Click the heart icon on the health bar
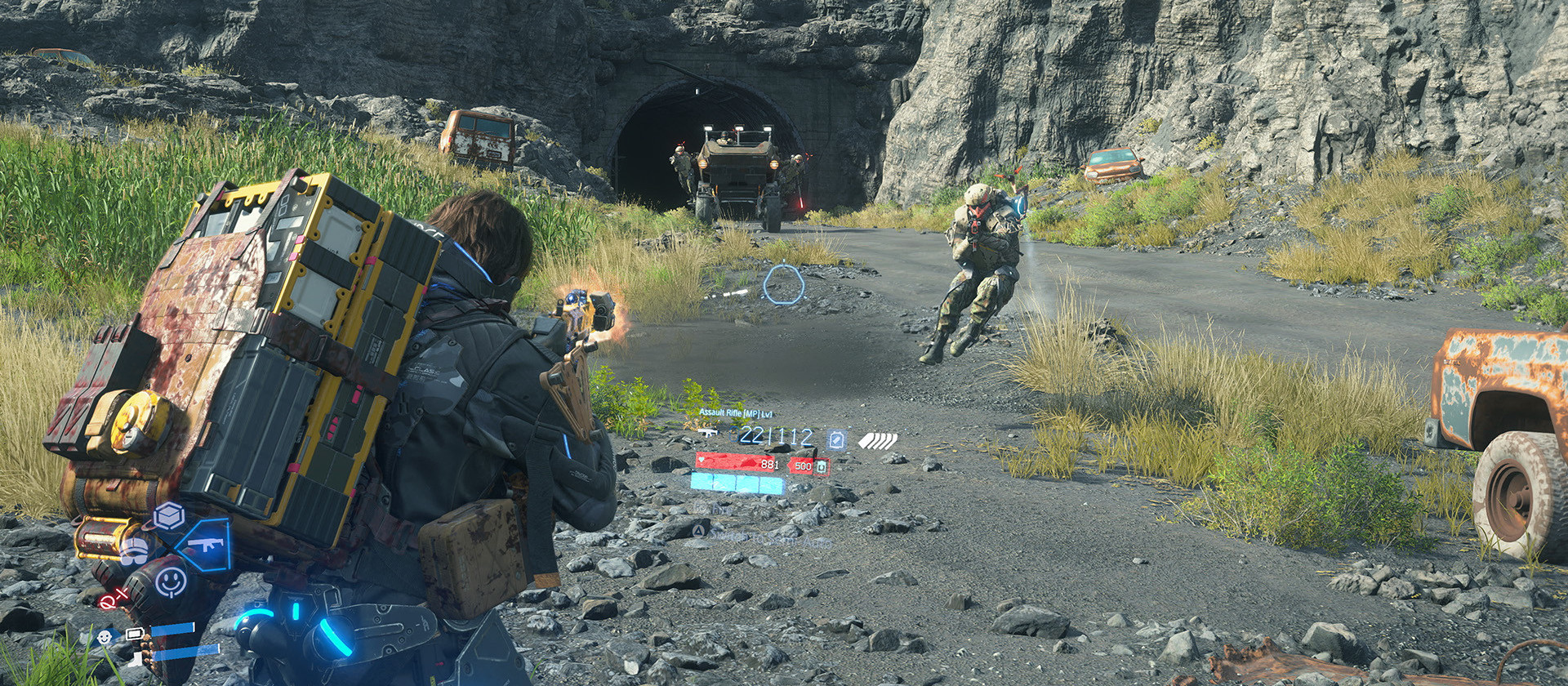Screen dimensions: 1568x686 coord(701,459)
